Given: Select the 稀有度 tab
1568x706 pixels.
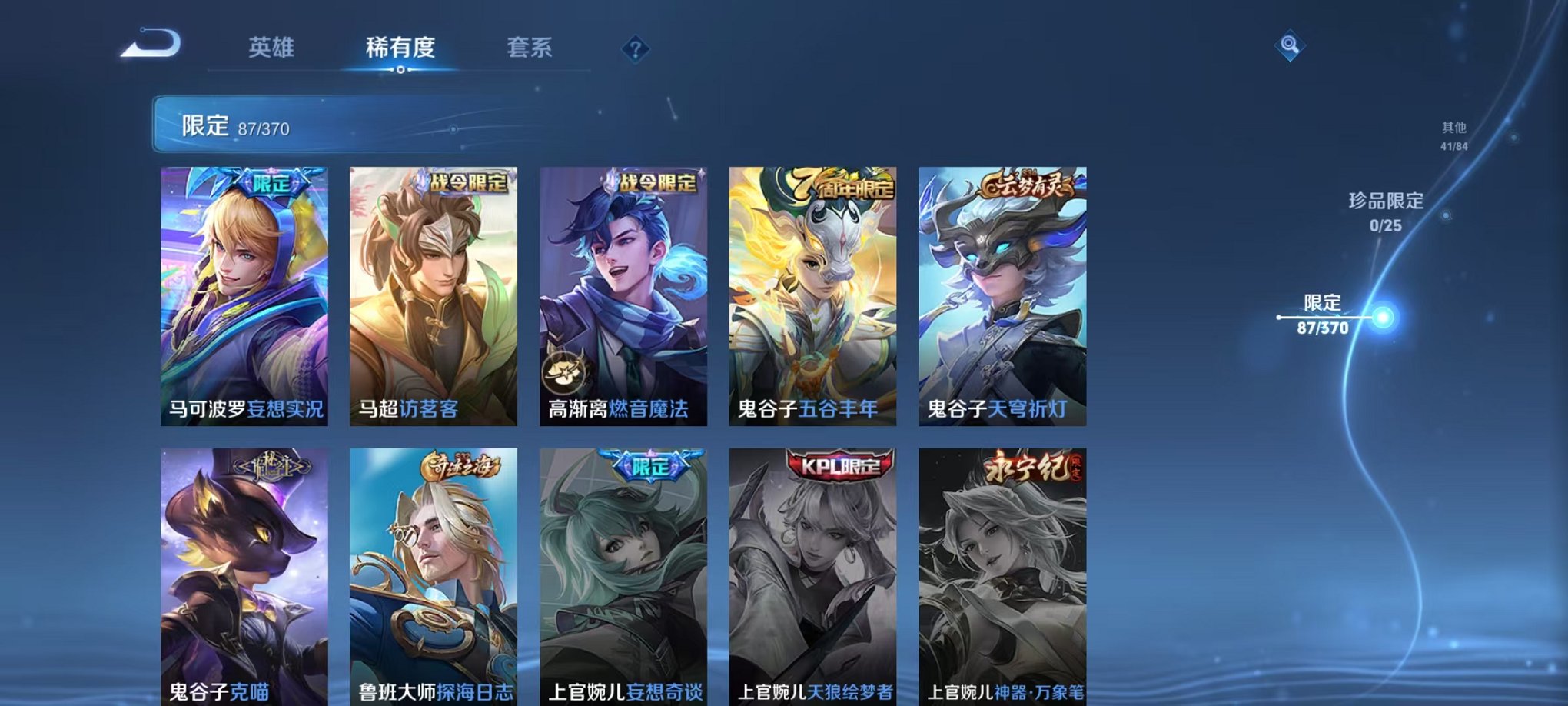Looking at the screenshot, I should point(400,48).
